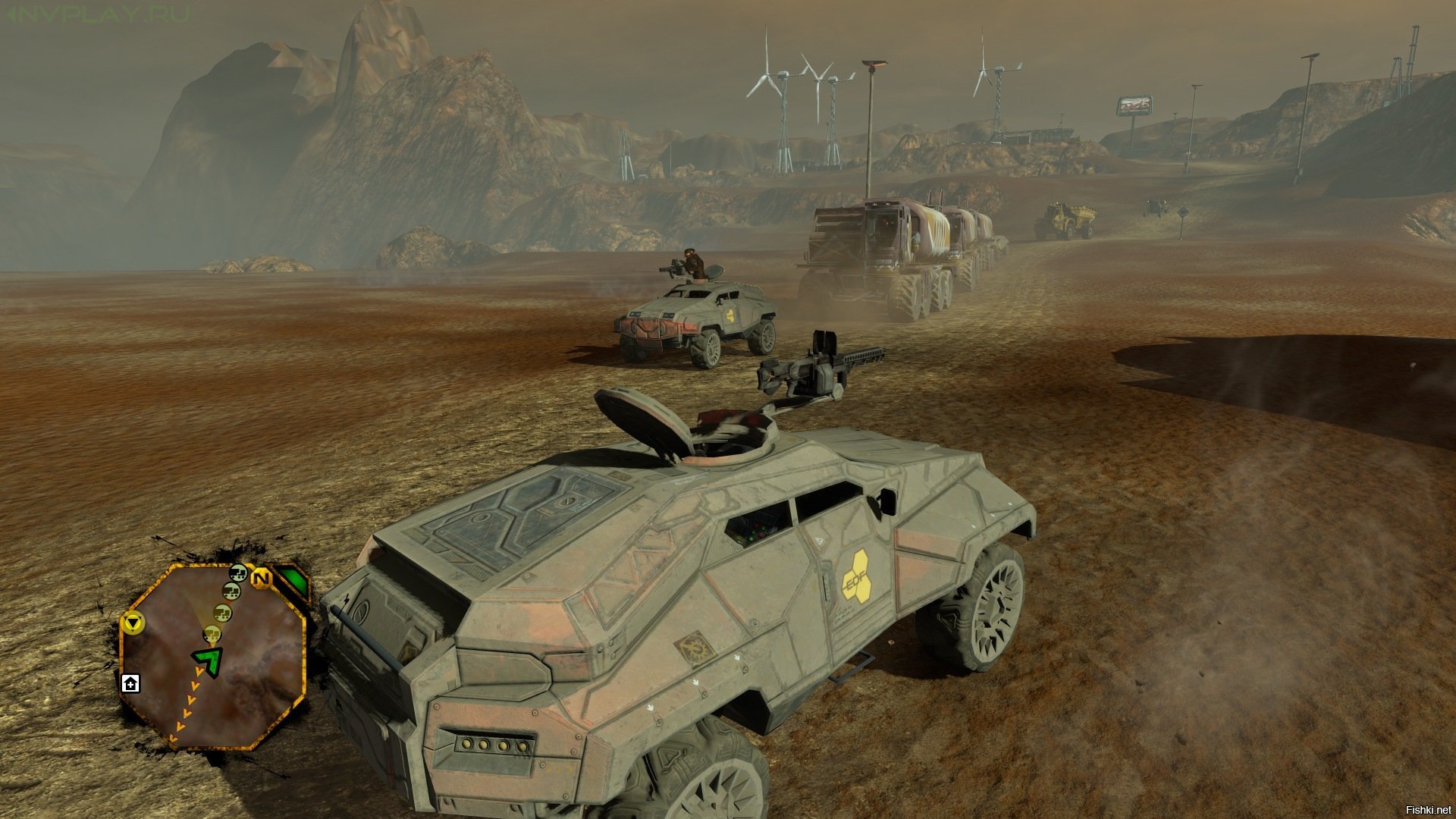The height and width of the screenshot is (819, 1456).
Task: Click the green alert indicator beside minimap
Action: [293, 581]
